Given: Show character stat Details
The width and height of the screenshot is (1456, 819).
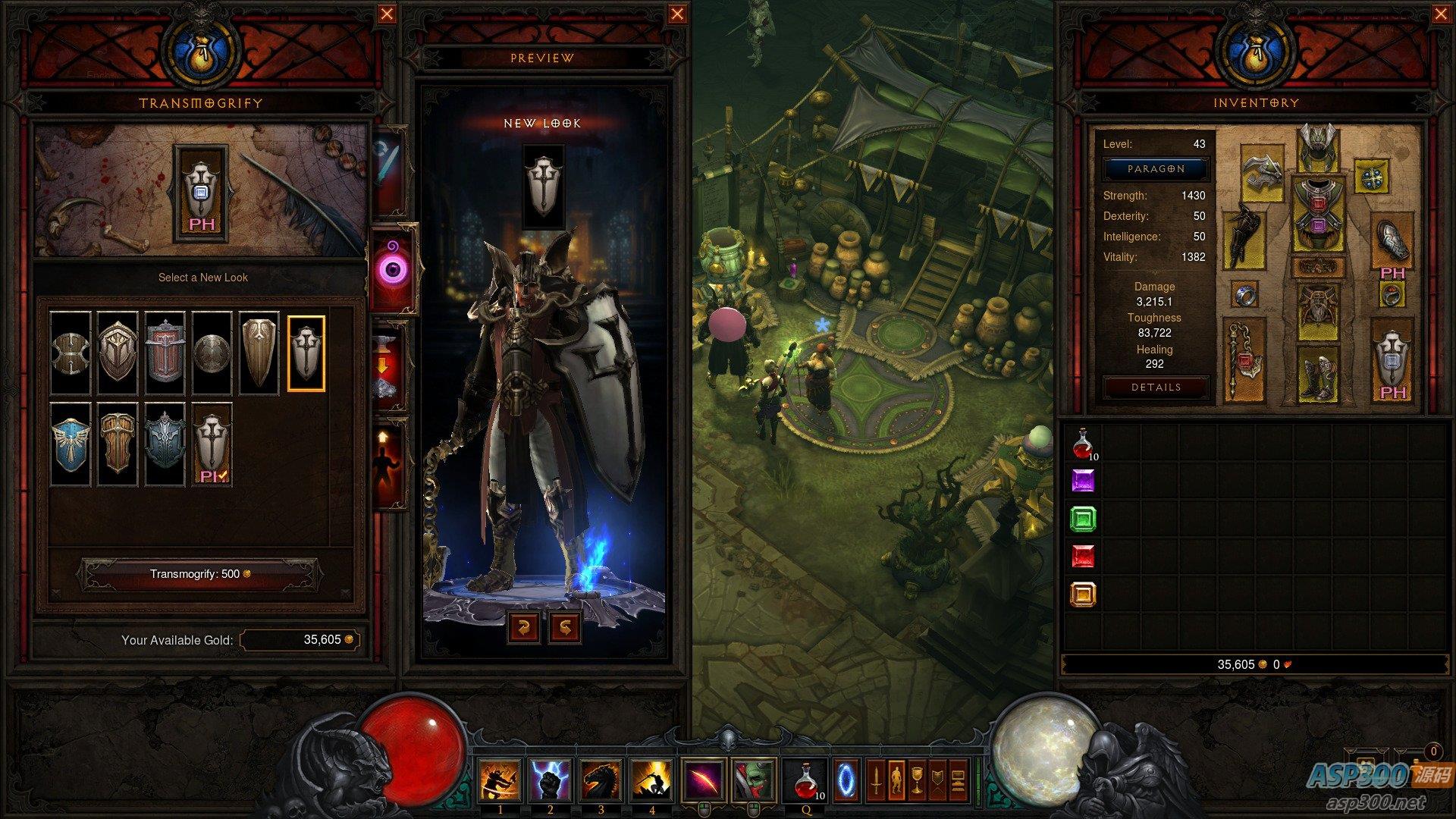Looking at the screenshot, I should tap(1156, 388).
